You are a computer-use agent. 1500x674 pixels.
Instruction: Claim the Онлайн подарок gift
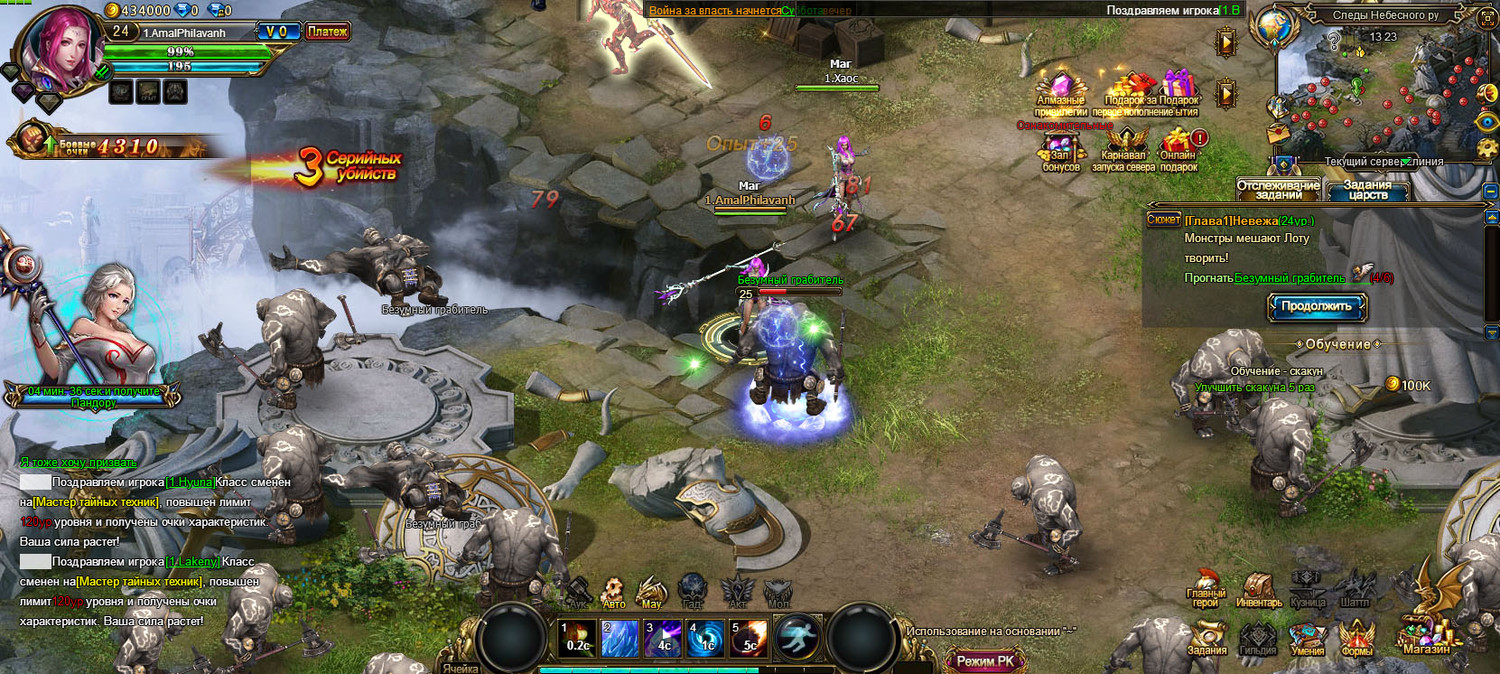[1179, 147]
